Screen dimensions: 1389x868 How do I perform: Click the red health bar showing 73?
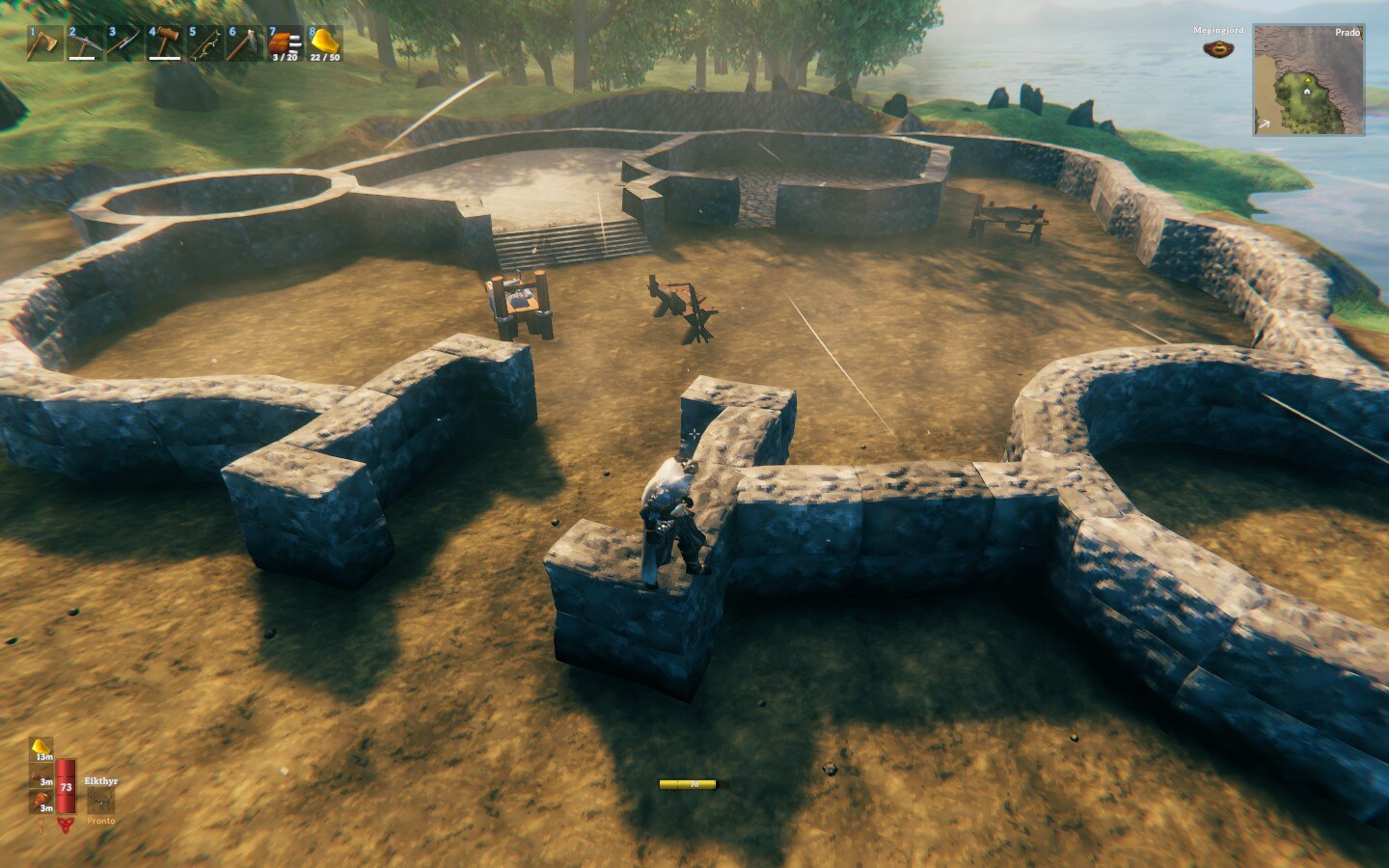[66, 788]
